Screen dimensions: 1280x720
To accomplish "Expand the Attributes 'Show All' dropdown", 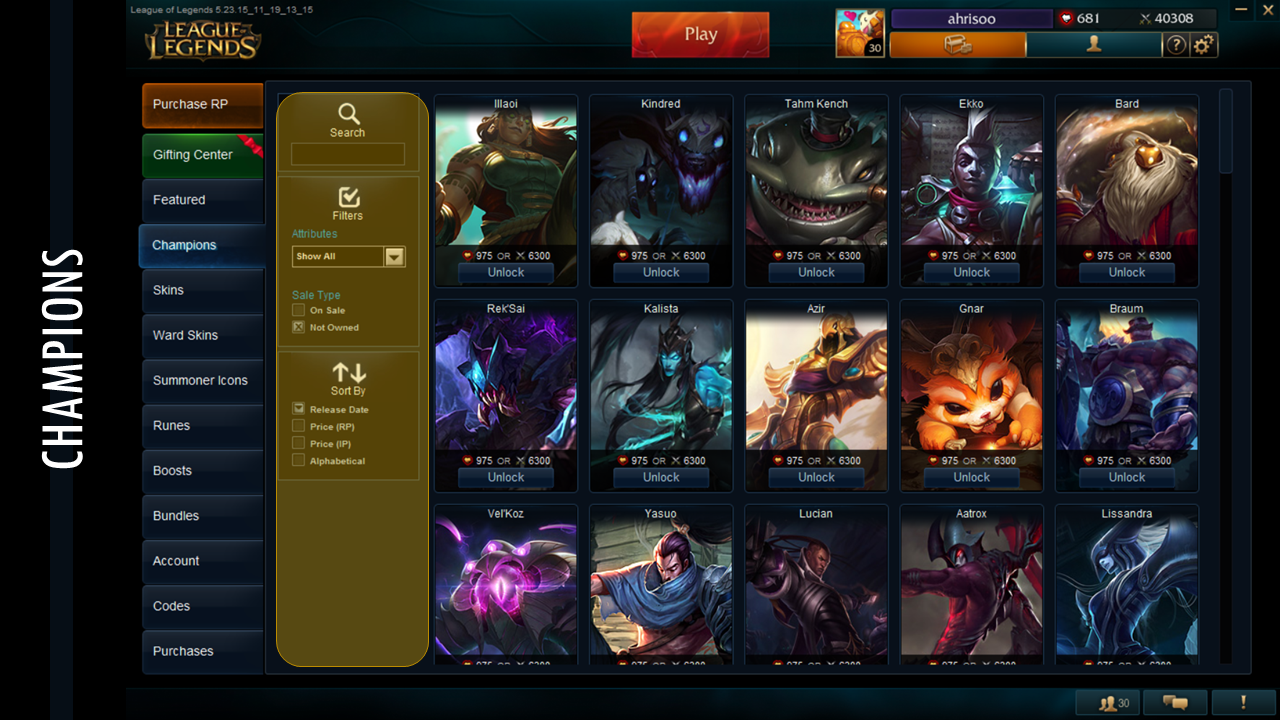I will [x=395, y=257].
